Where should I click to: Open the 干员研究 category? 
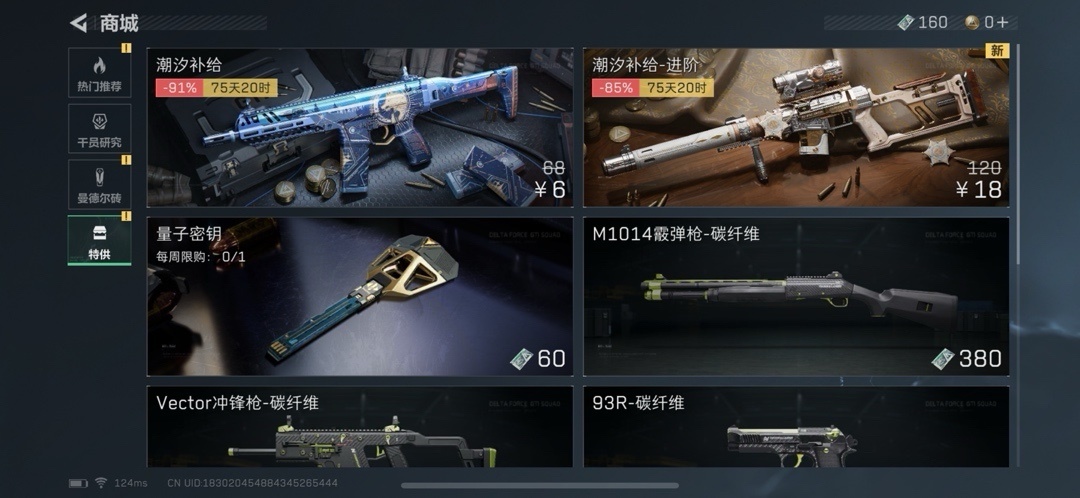[99, 128]
